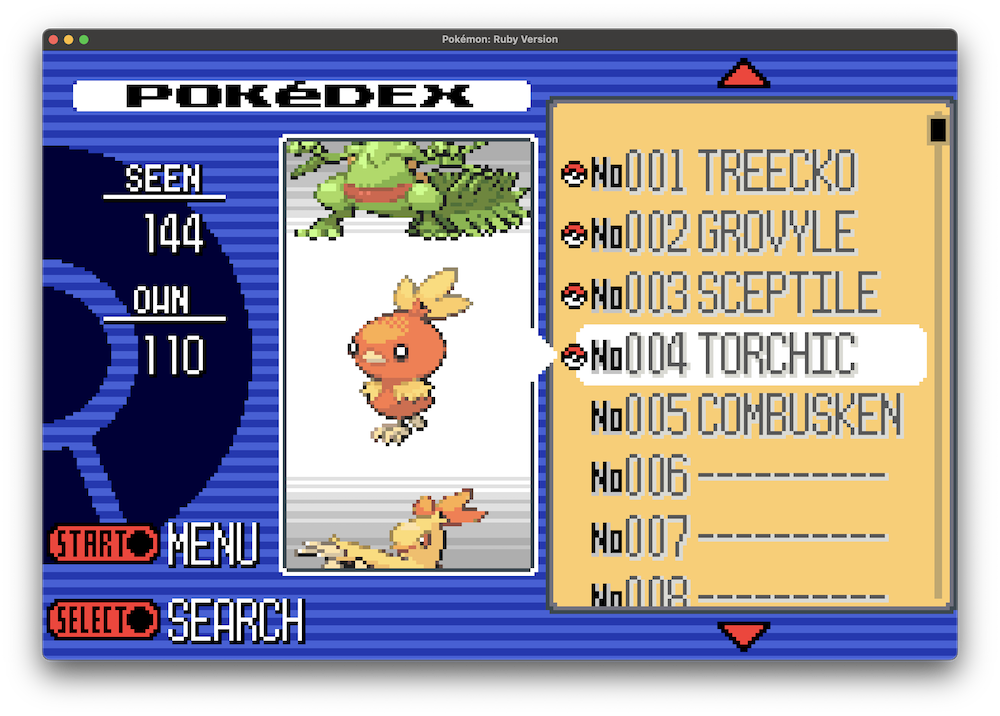Open the START MENU option
Screen dimensions: 1000x716
pos(154,544)
